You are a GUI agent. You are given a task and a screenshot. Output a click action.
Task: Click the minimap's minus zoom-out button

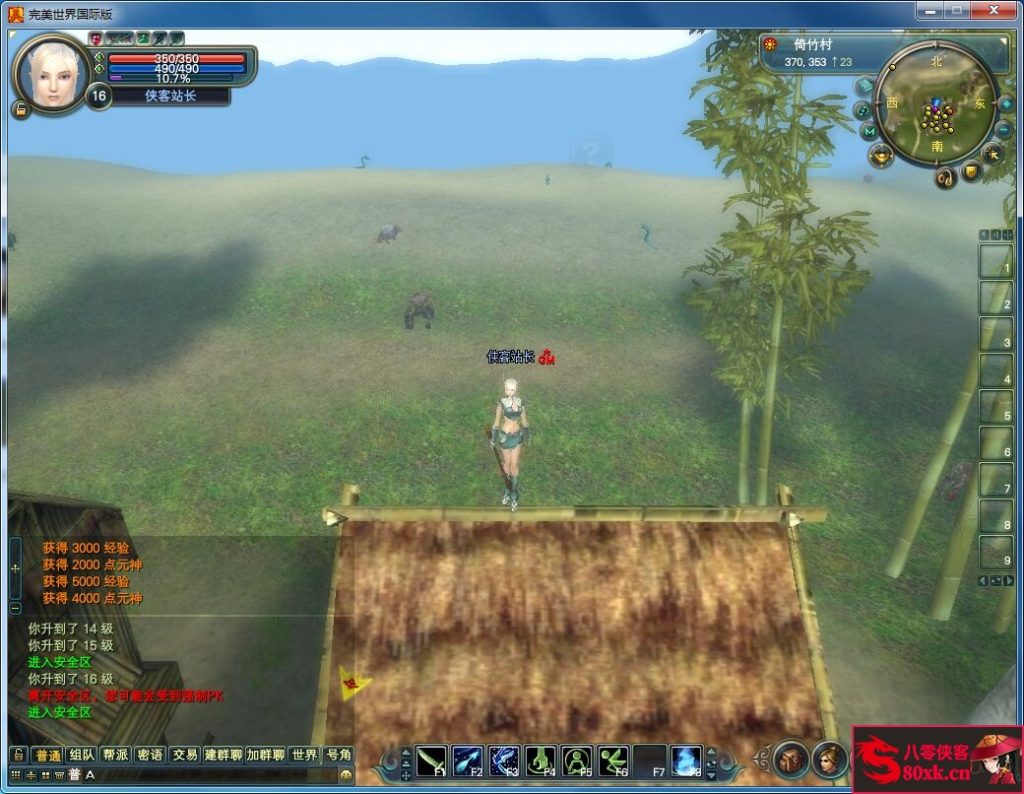point(1003,129)
